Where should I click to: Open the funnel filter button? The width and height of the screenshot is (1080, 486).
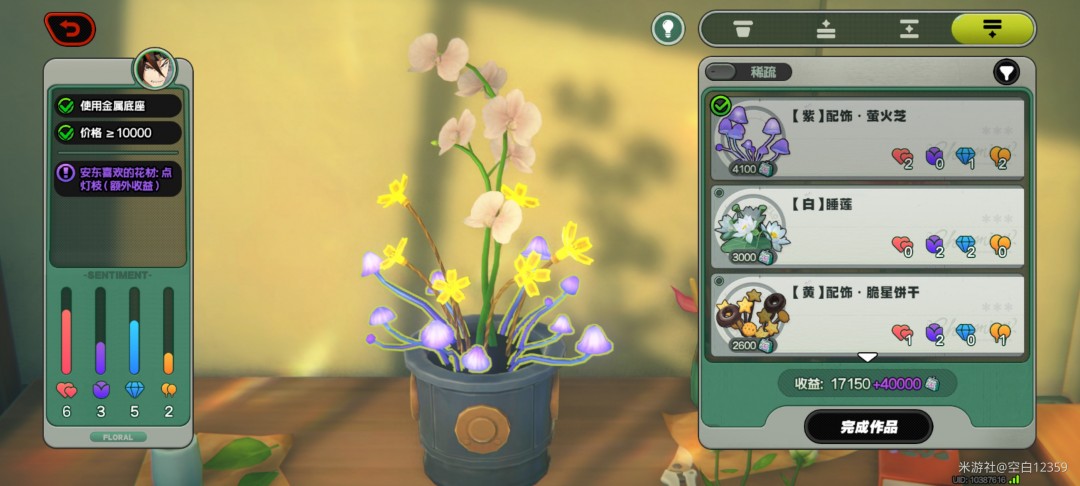click(x=1006, y=72)
